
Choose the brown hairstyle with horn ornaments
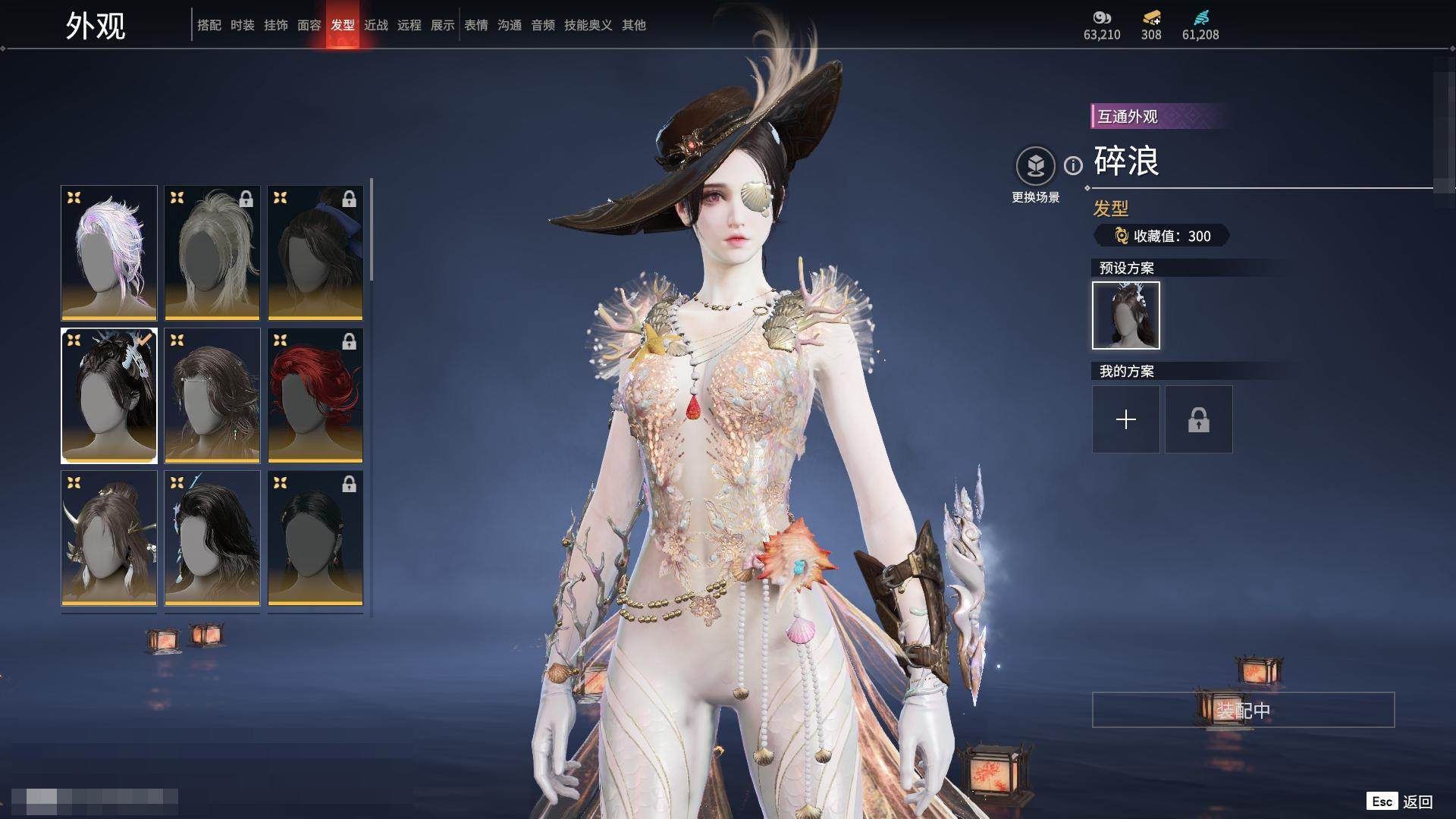(x=109, y=538)
